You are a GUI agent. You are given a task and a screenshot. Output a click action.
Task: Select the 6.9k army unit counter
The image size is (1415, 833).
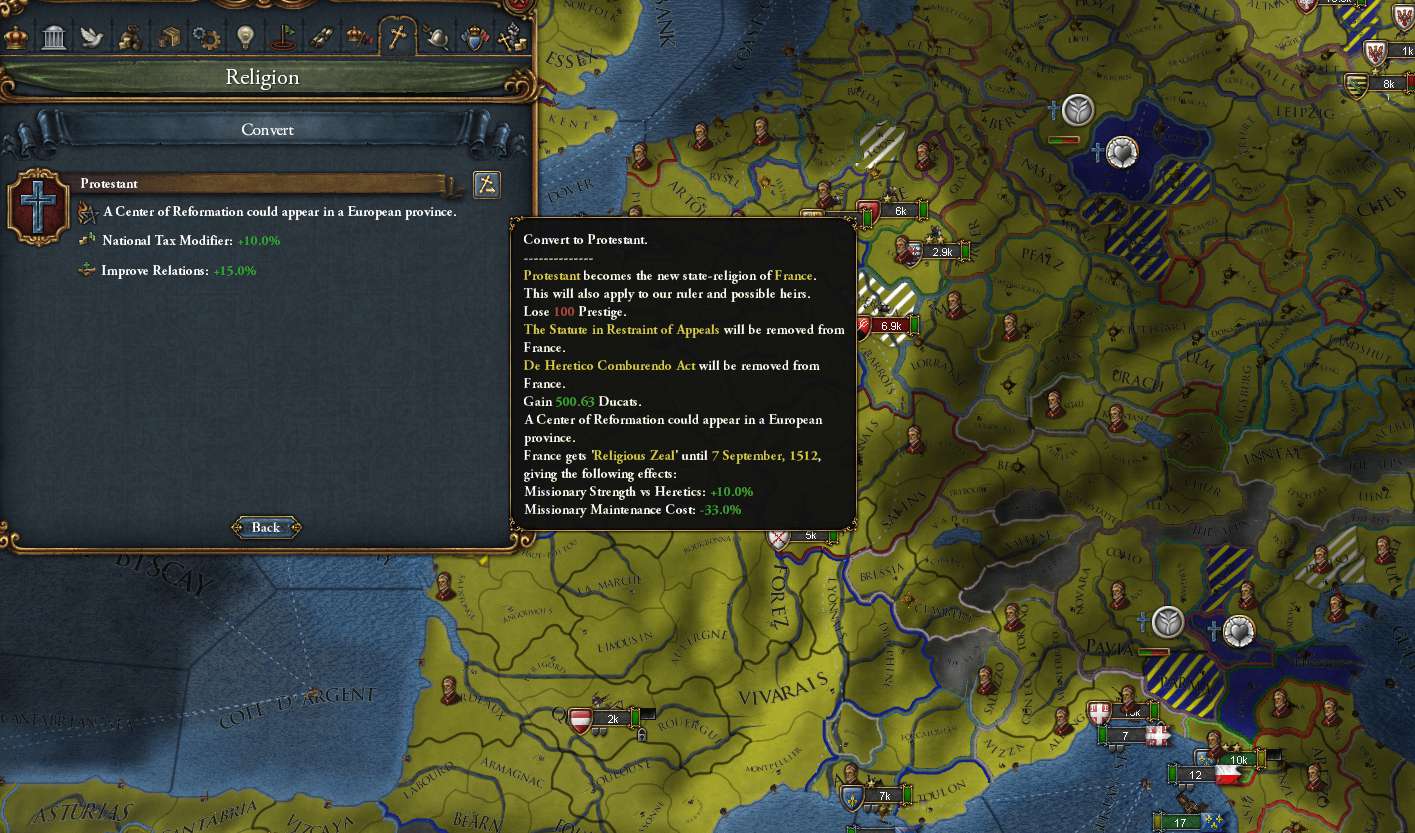coord(889,325)
